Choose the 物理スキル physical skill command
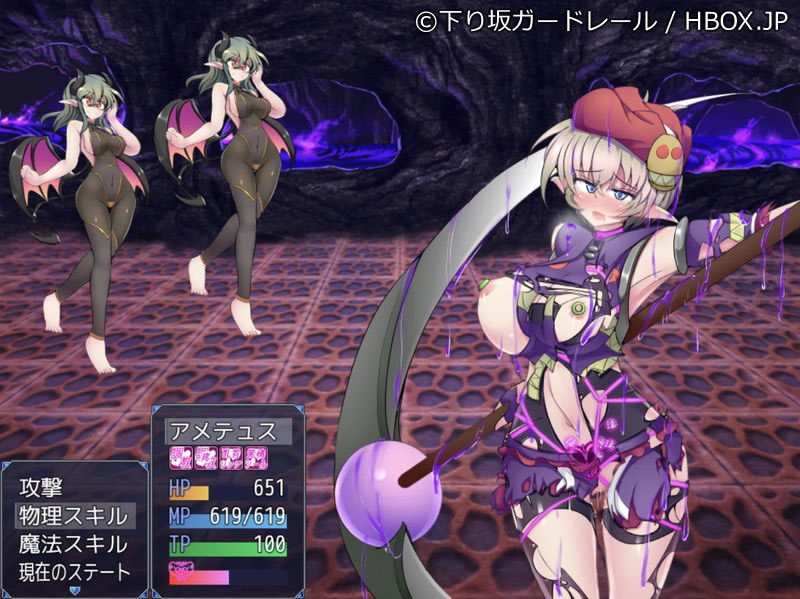The width and height of the screenshot is (800, 599). pyautogui.click(x=72, y=517)
